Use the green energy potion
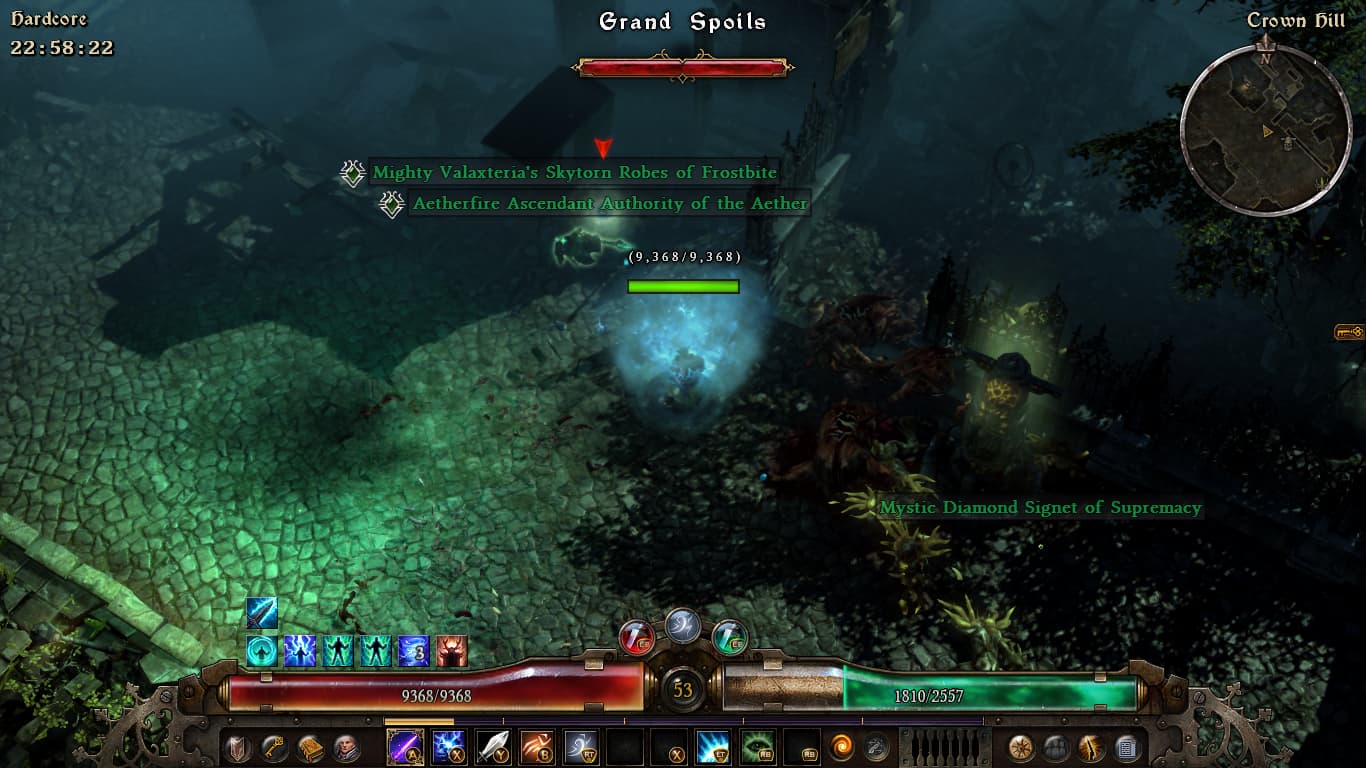 730,637
